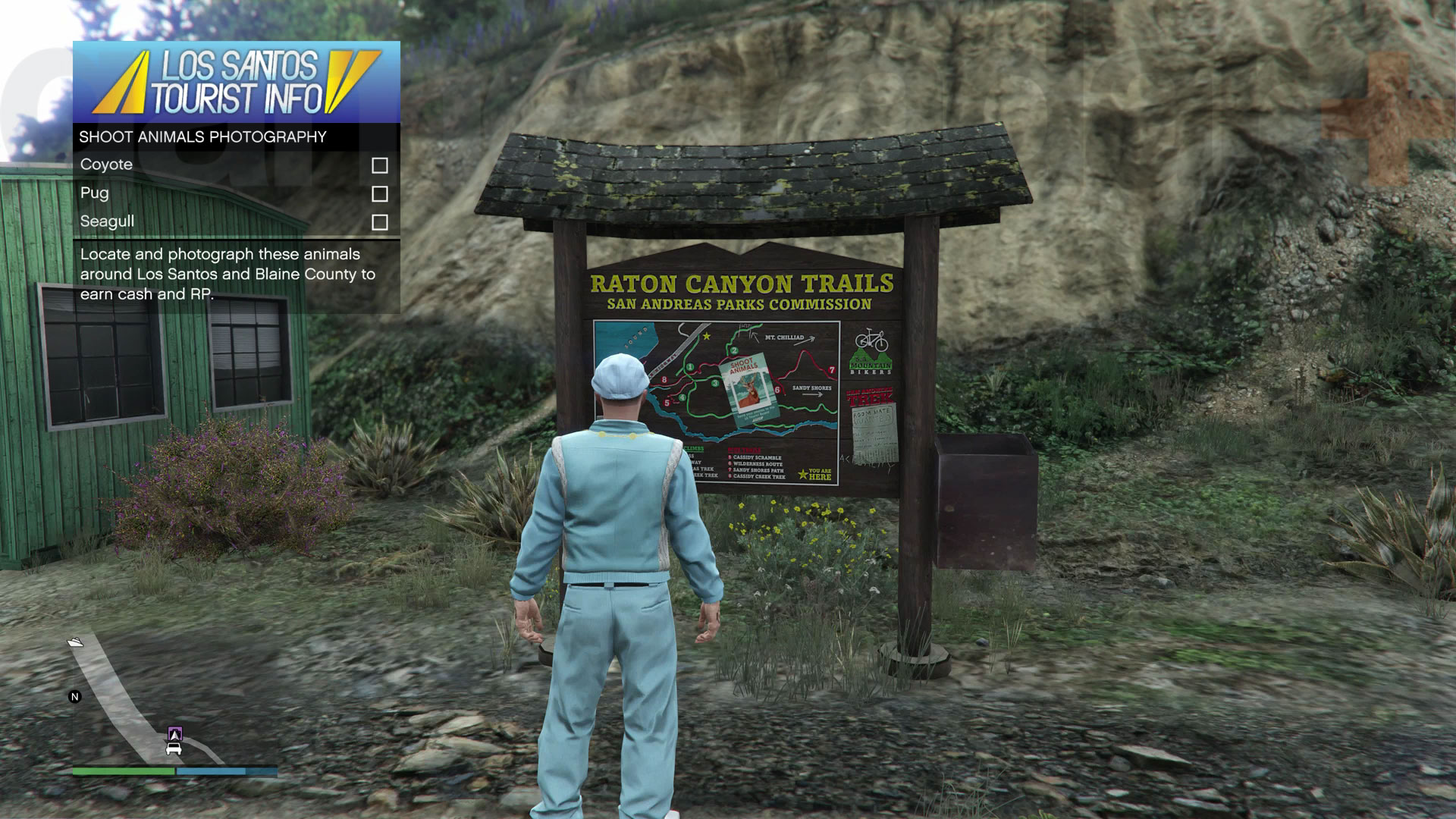Screen dimensions: 1456x819
Task: Toggle the Seagull checkbox
Action: click(381, 221)
